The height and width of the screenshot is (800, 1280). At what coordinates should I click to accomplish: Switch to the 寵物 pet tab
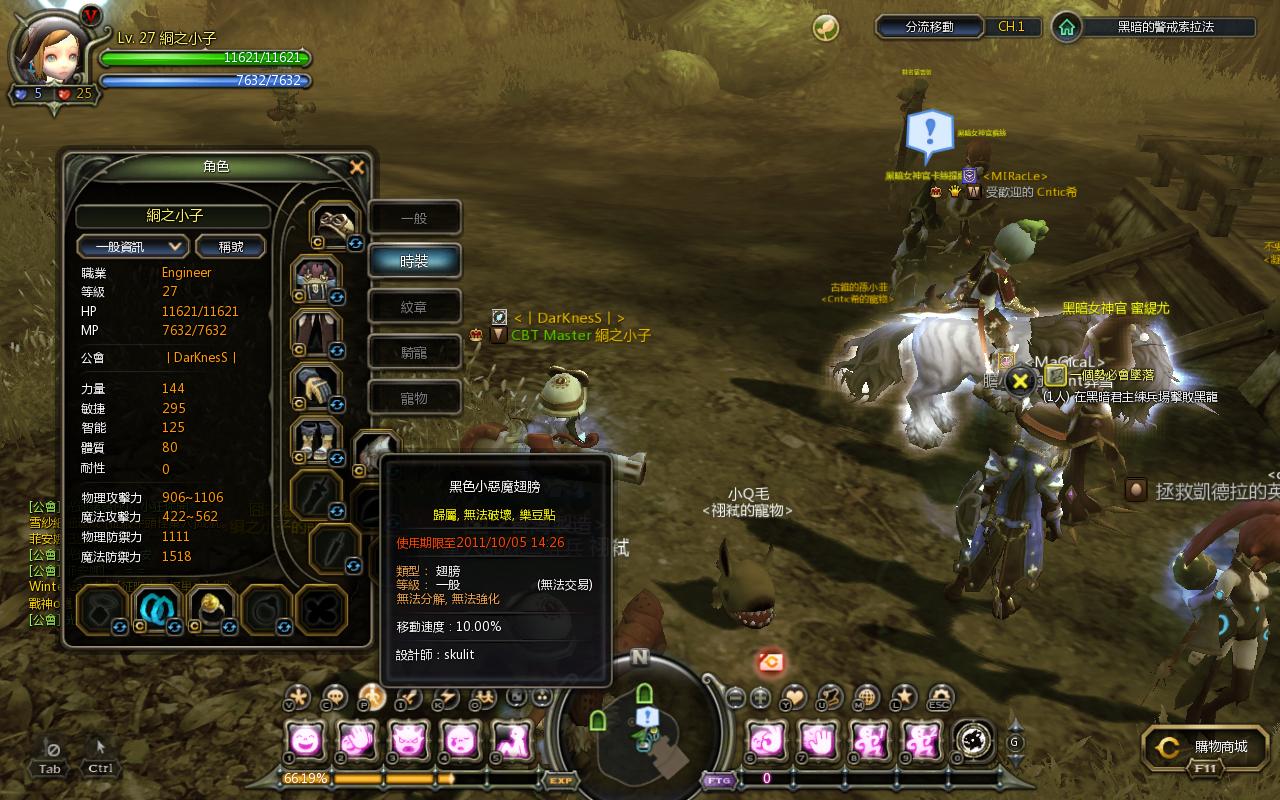(414, 398)
